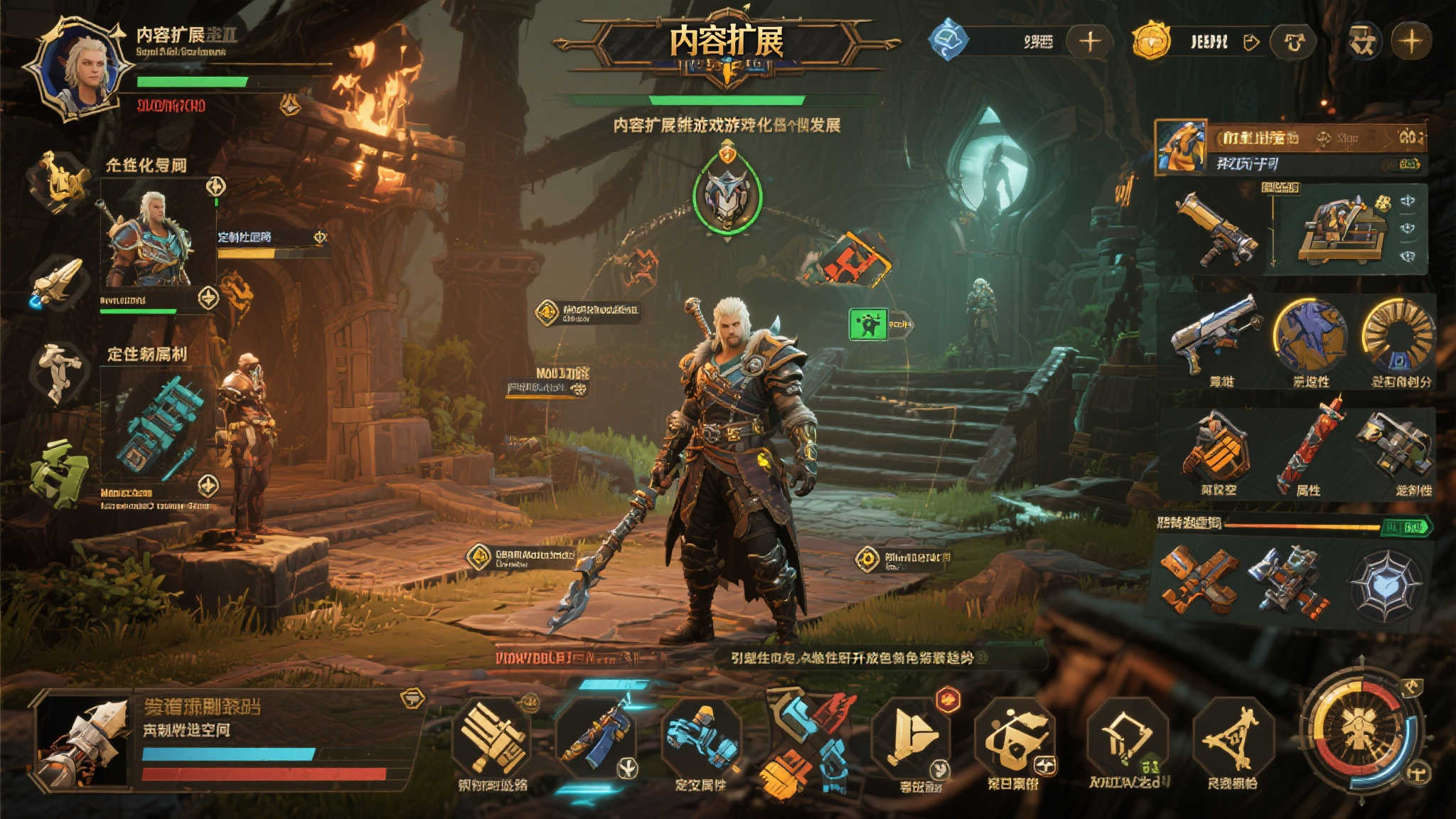Screen dimensions: 1456x819
Task: Click the green creature buff icon
Action: tap(869, 324)
